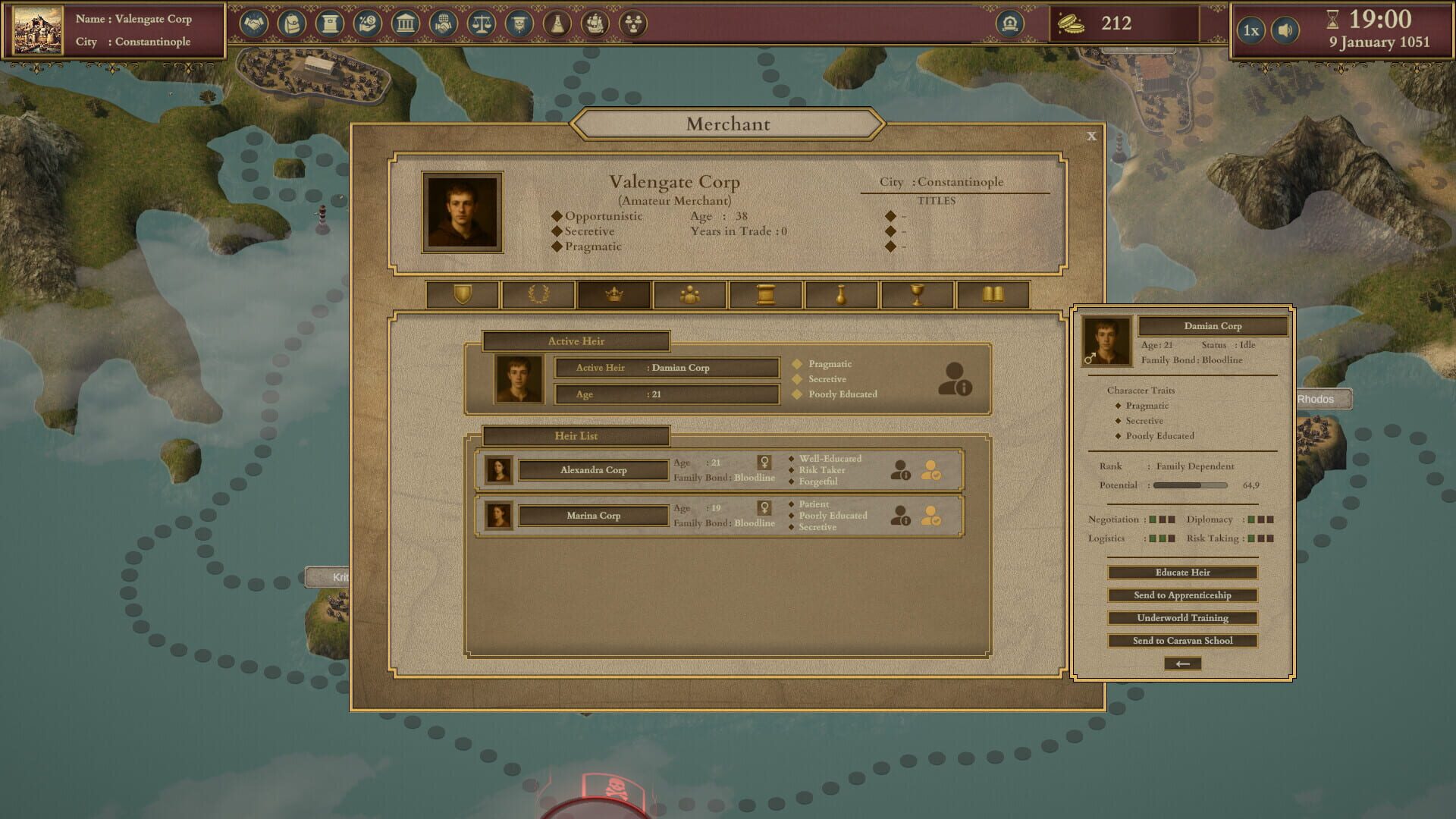Image resolution: width=1456 pixels, height=819 pixels.
Task: Open the scroll tab of Merchant panel
Action: [764, 295]
